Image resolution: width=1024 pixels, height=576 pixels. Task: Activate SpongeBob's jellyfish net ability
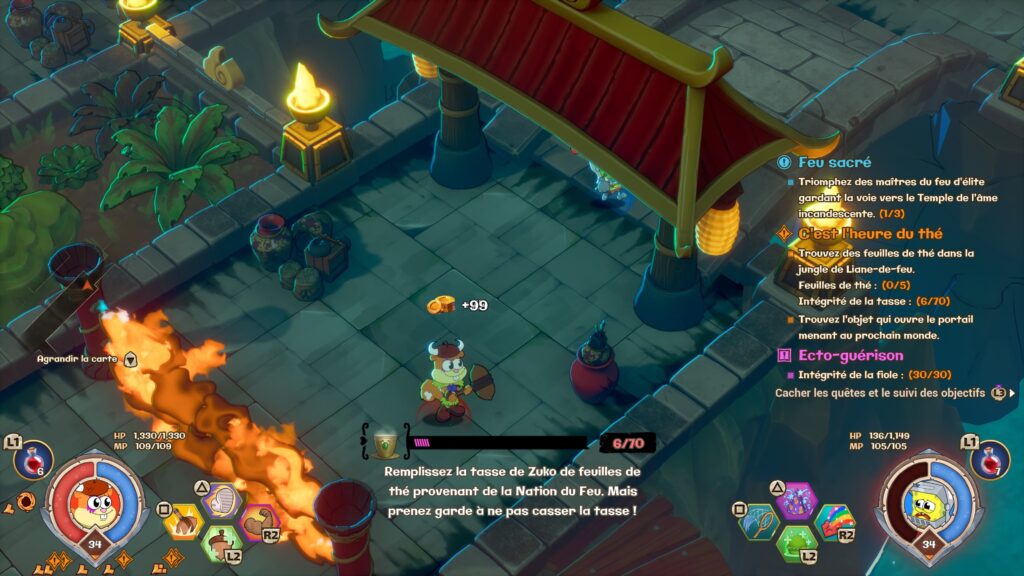pos(759,521)
